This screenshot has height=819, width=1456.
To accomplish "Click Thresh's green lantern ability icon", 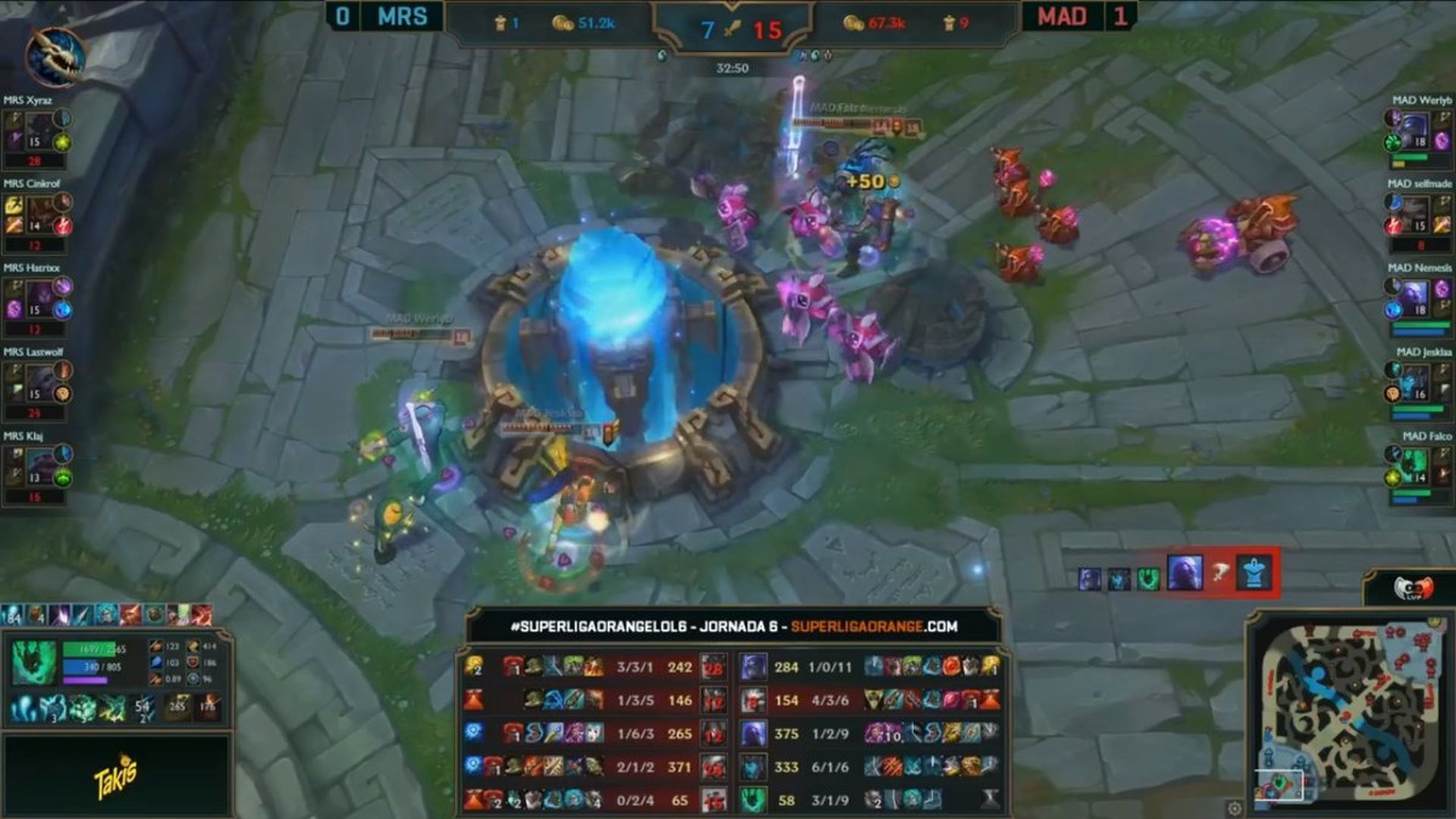I will click(x=82, y=709).
